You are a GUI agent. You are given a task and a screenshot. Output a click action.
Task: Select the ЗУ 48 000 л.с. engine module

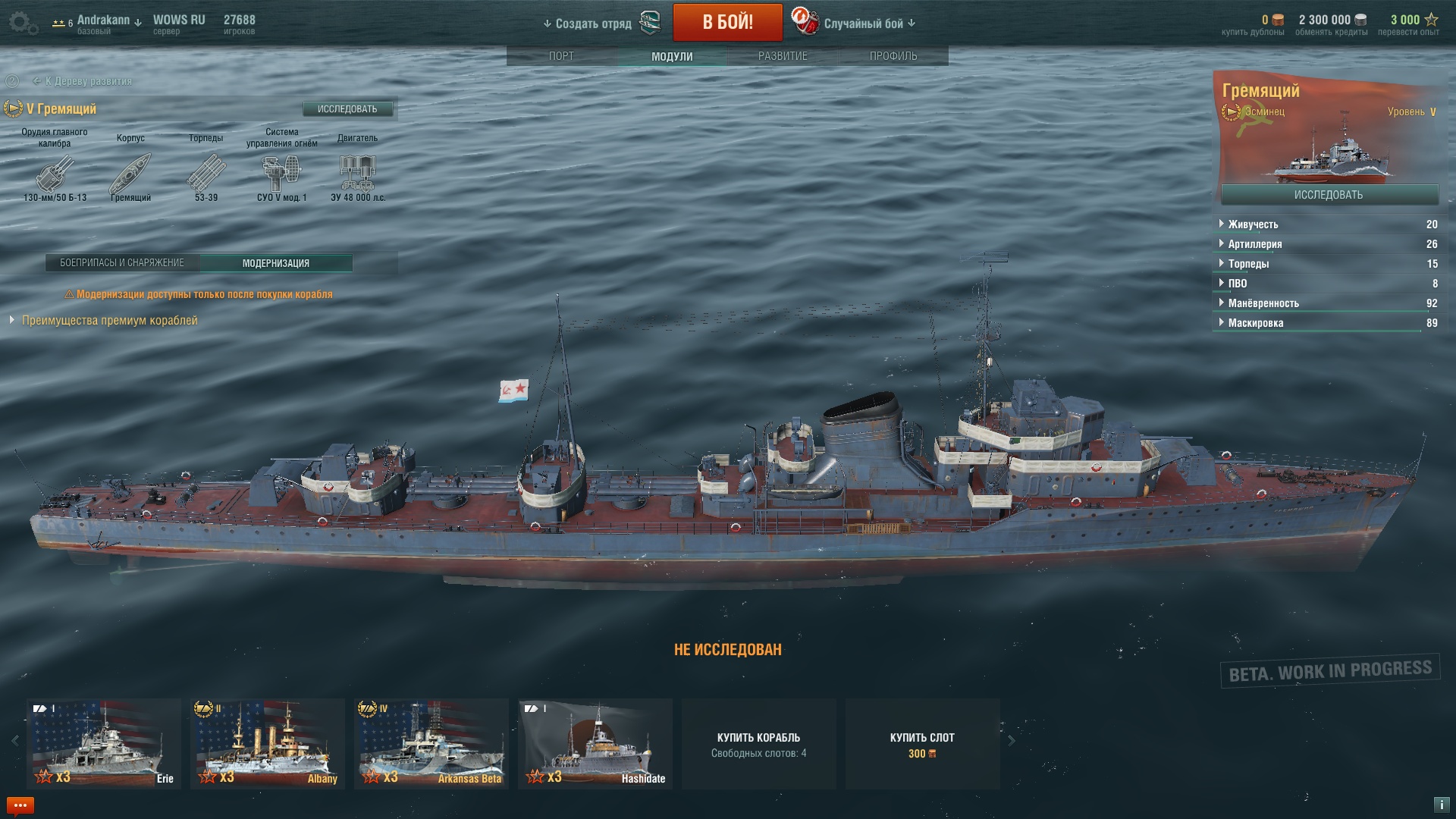[358, 174]
